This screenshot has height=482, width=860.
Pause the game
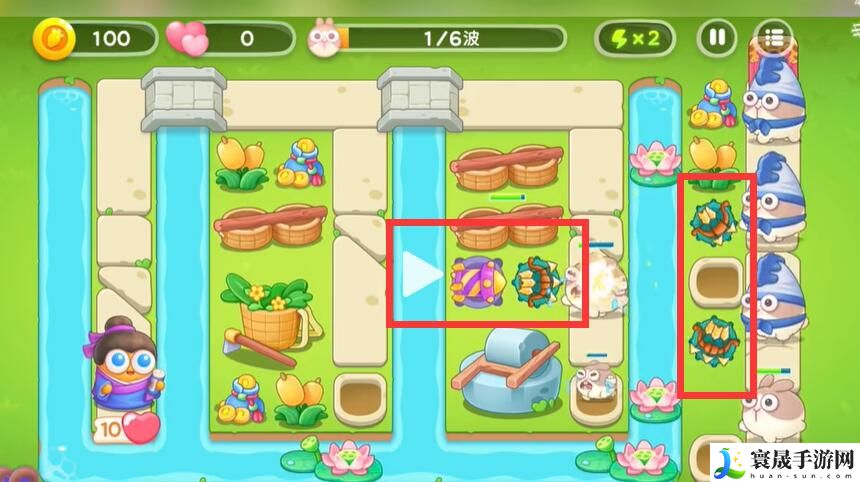(716, 39)
